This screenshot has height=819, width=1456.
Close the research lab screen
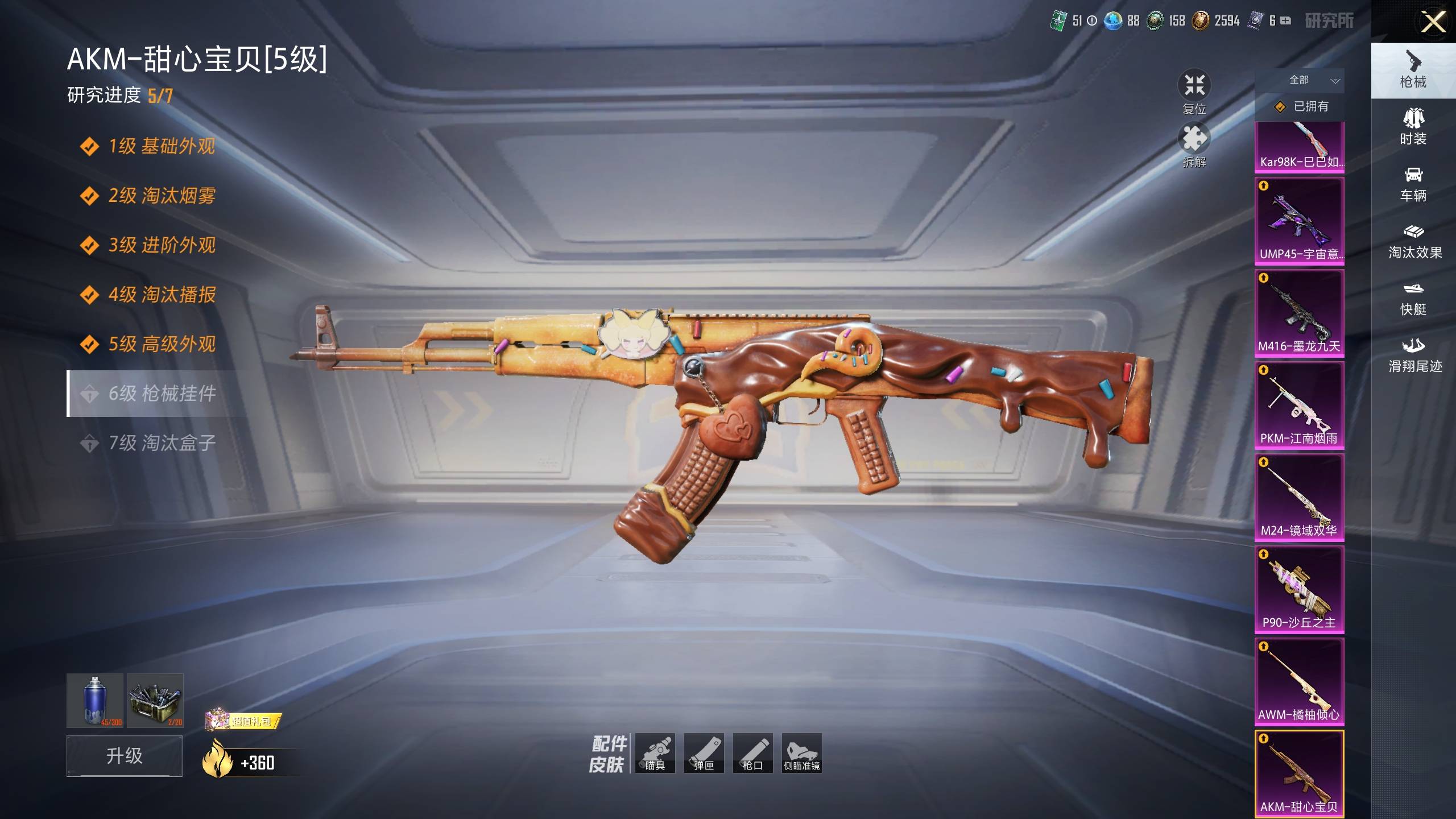tap(1433, 23)
